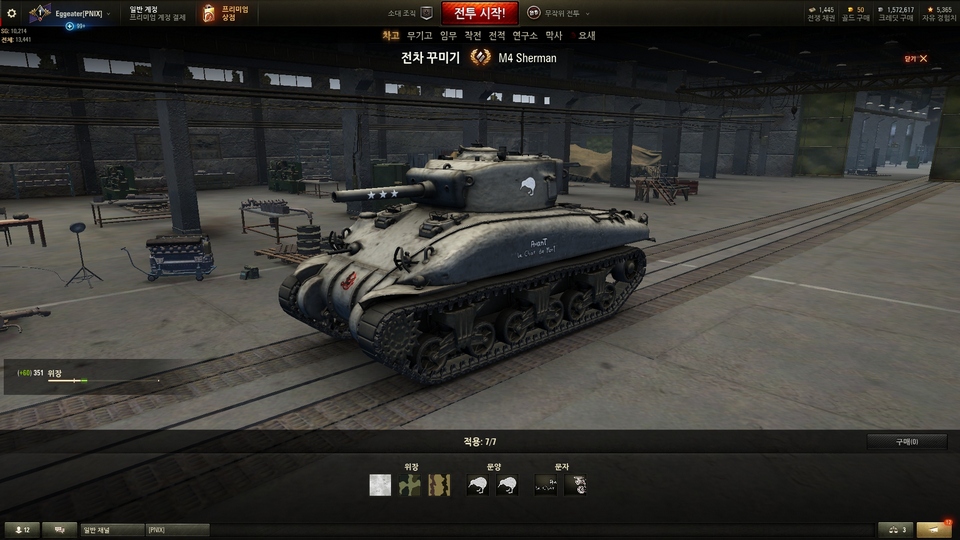Switch to the 무기고 tab
Screen dimensions: 960x540
420,35
